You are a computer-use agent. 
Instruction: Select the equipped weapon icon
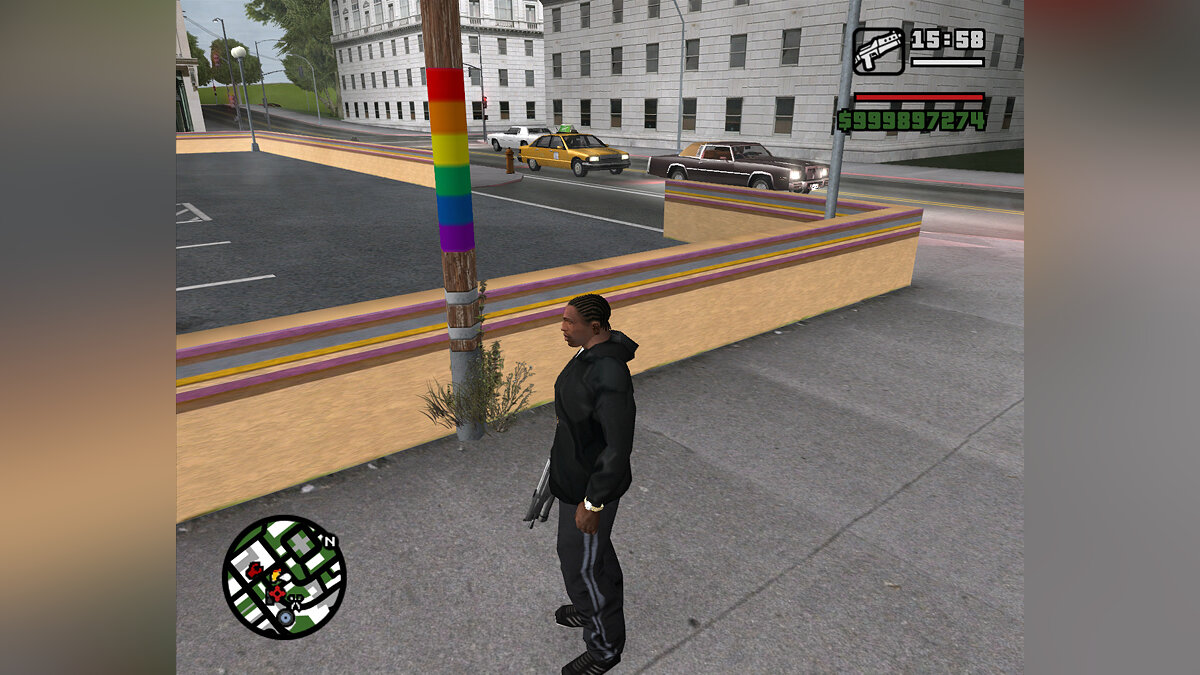(x=878, y=51)
